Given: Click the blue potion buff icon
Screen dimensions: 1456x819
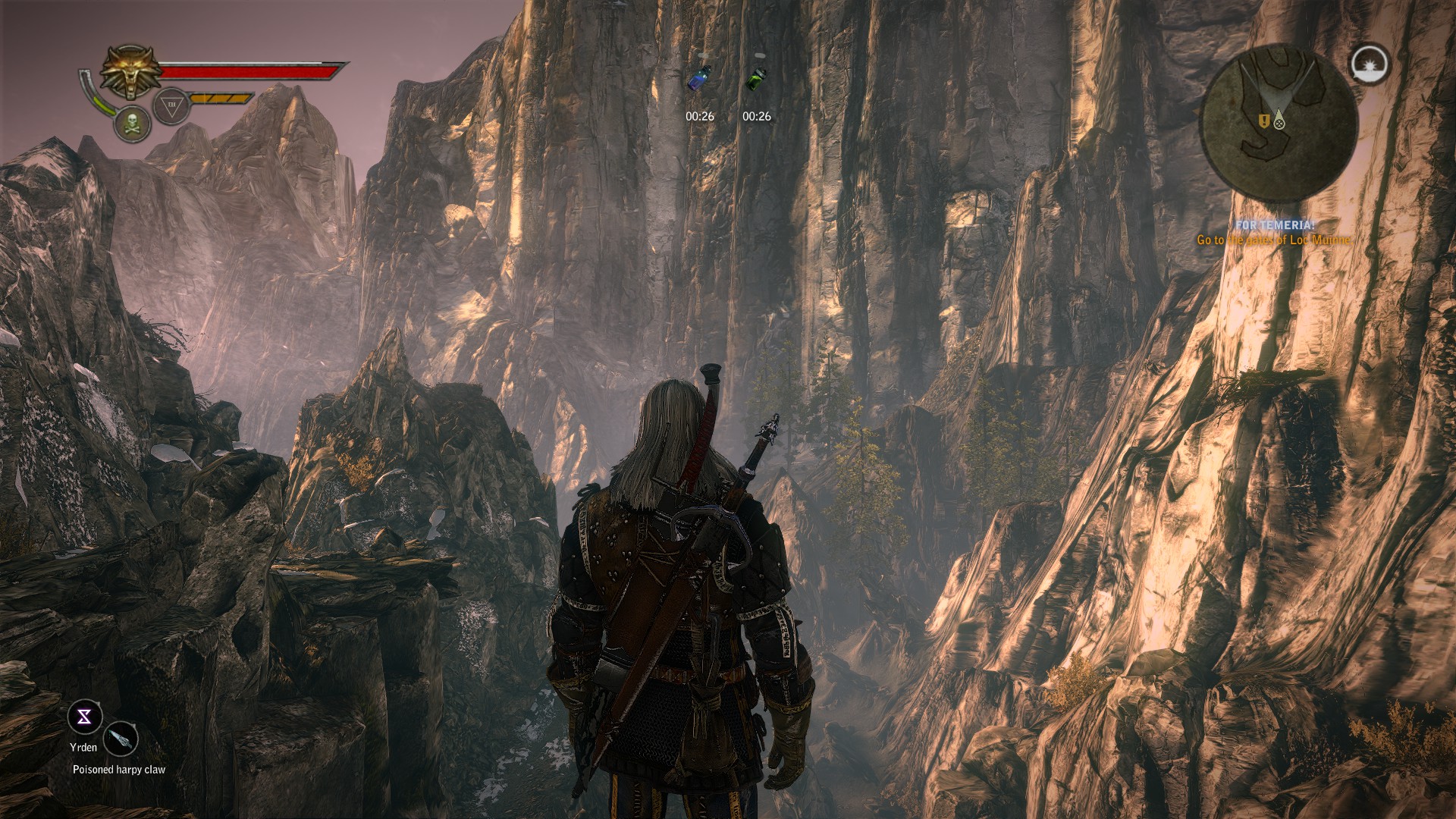Looking at the screenshot, I should click(699, 78).
